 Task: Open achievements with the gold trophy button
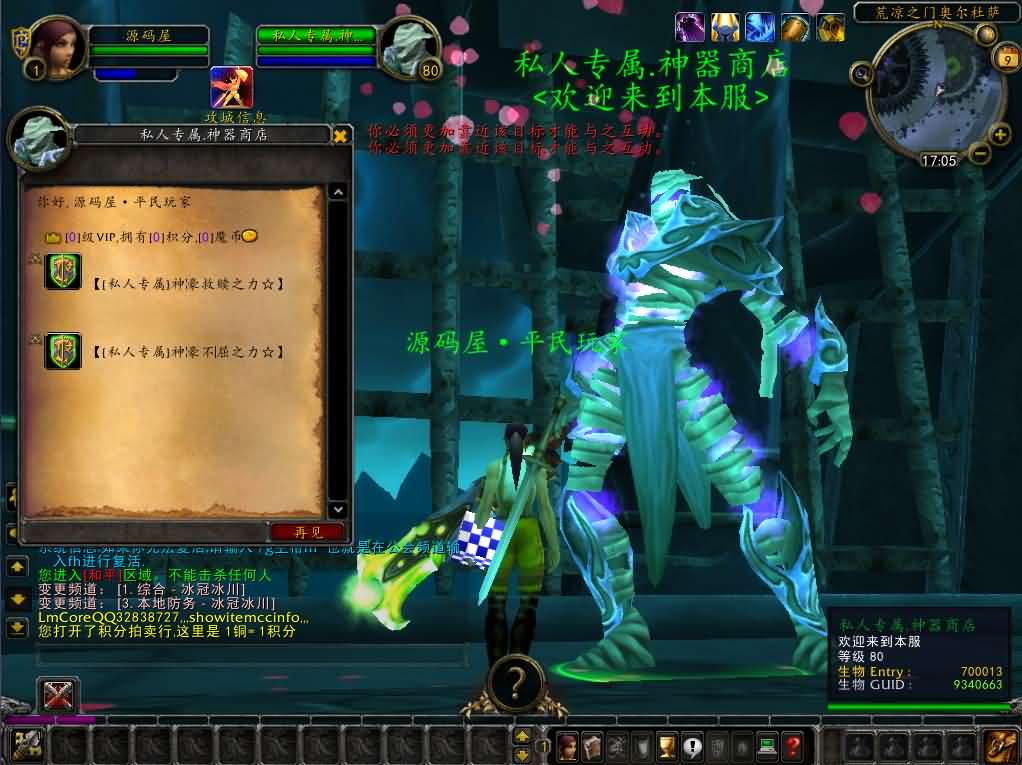pos(667,746)
